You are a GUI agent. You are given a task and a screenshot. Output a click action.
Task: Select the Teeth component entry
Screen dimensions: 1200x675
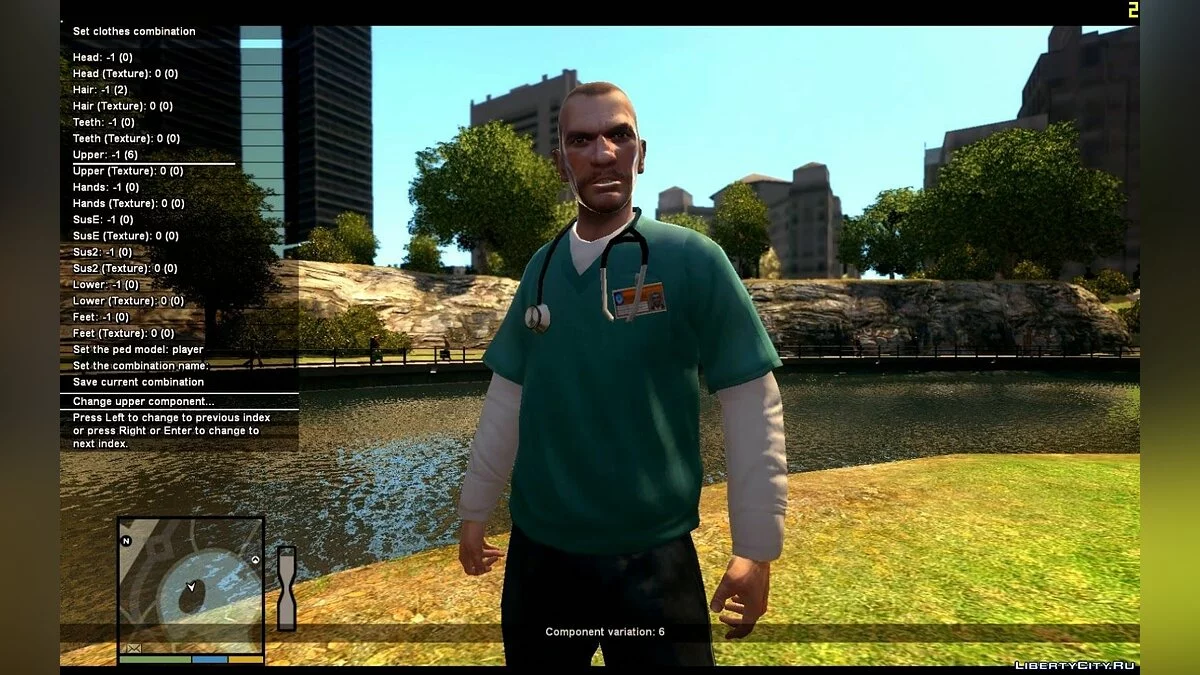click(x=103, y=122)
